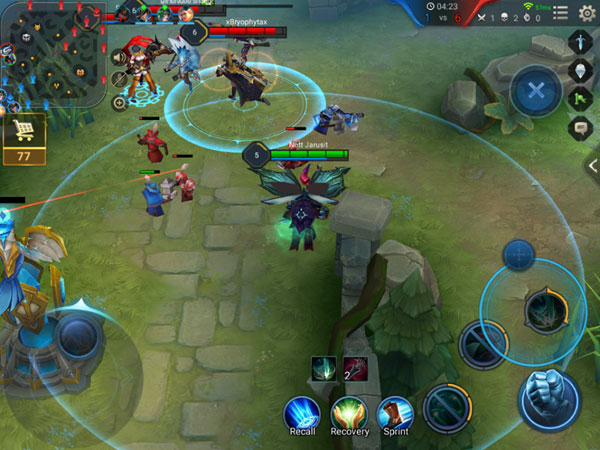Activate the Sprint talent
Image resolution: width=600 pixels, height=450 pixels.
click(x=394, y=413)
